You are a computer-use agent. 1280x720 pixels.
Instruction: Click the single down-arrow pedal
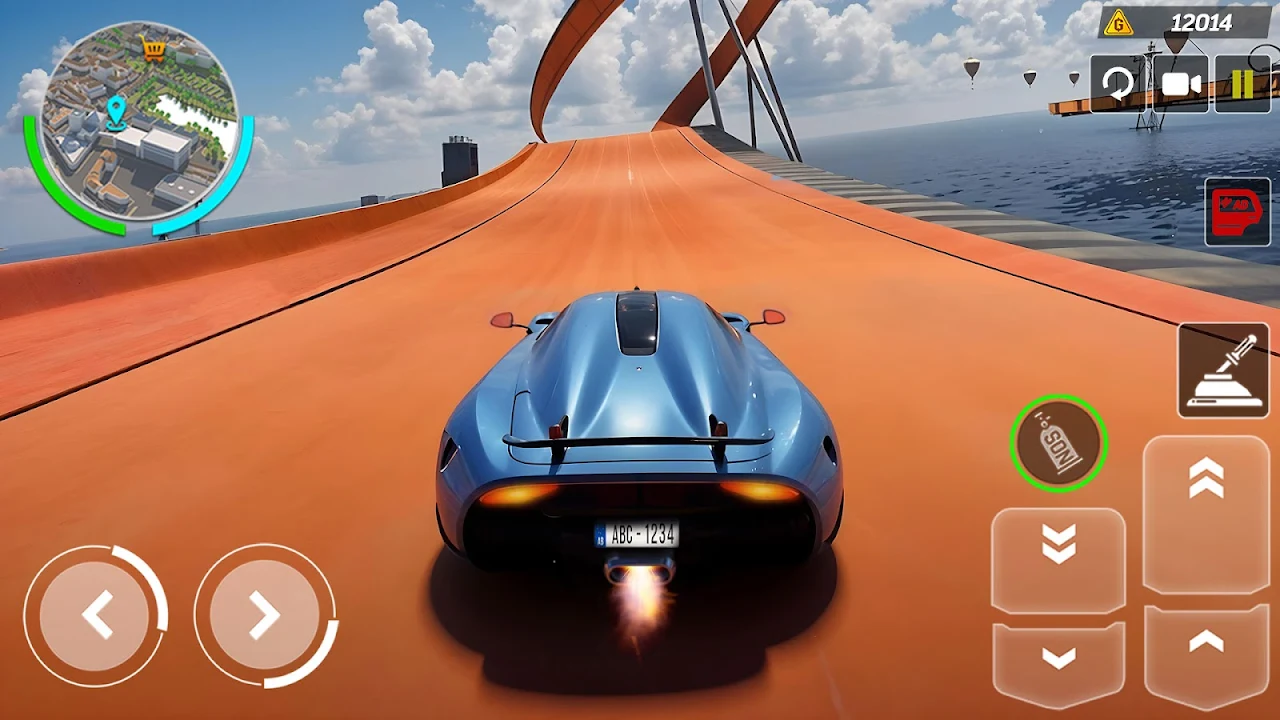1058,660
